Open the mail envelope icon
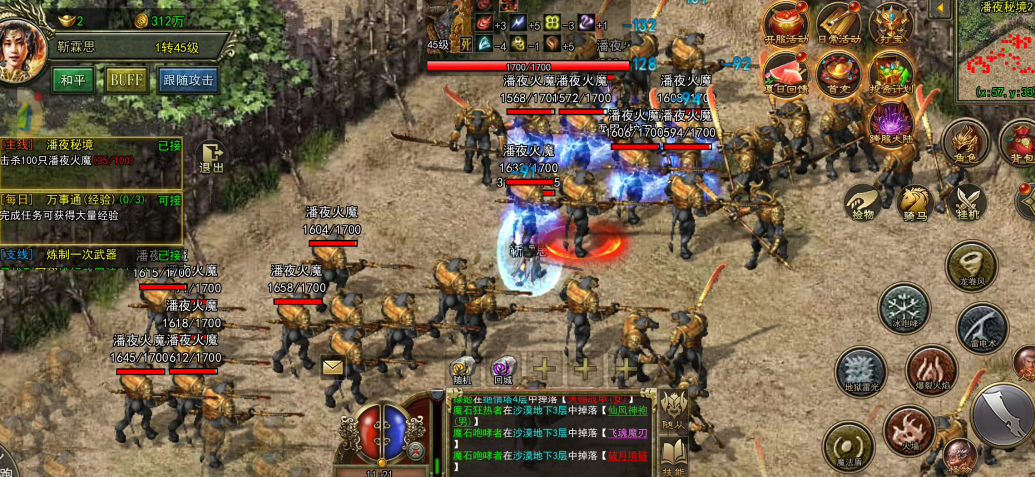The image size is (1035, 477). coord(332,368)
